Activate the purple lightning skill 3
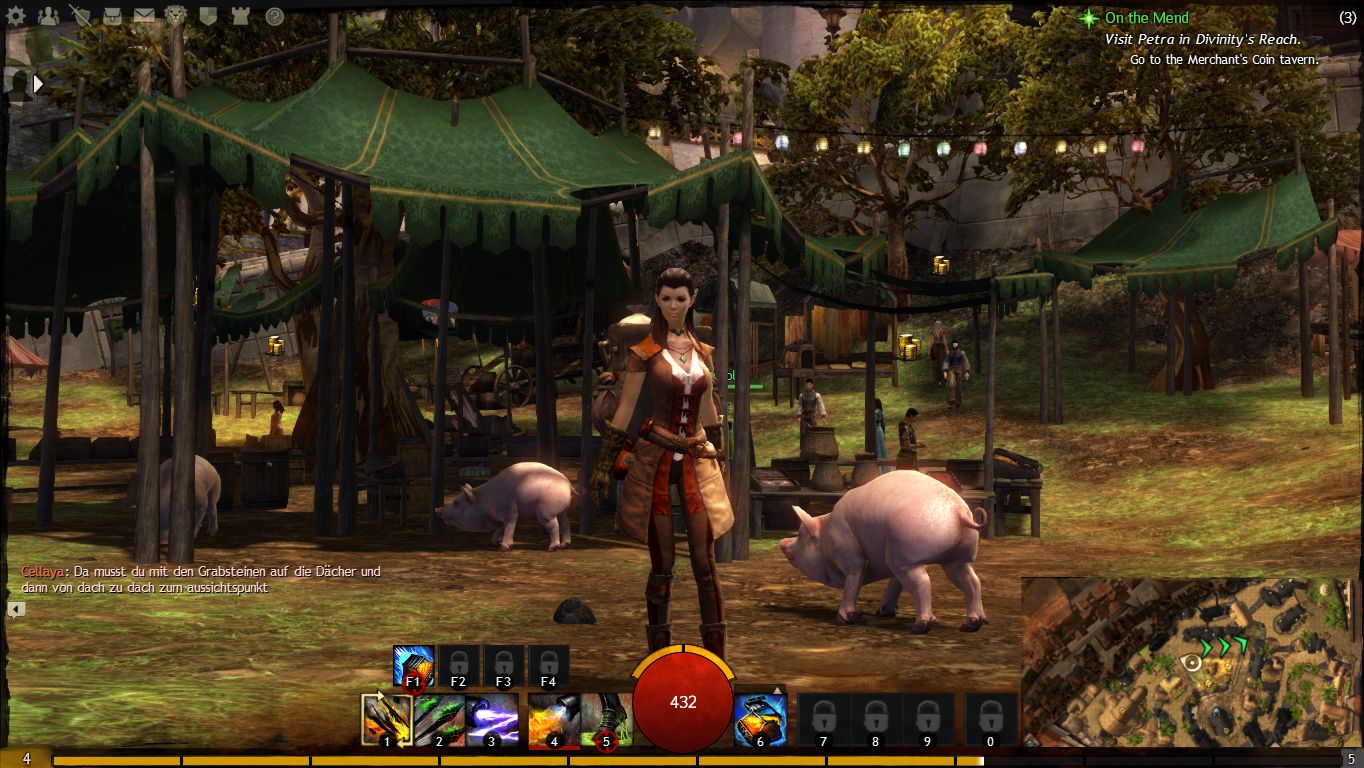The width and height of the screenshot is (1364, 768). 491,720
